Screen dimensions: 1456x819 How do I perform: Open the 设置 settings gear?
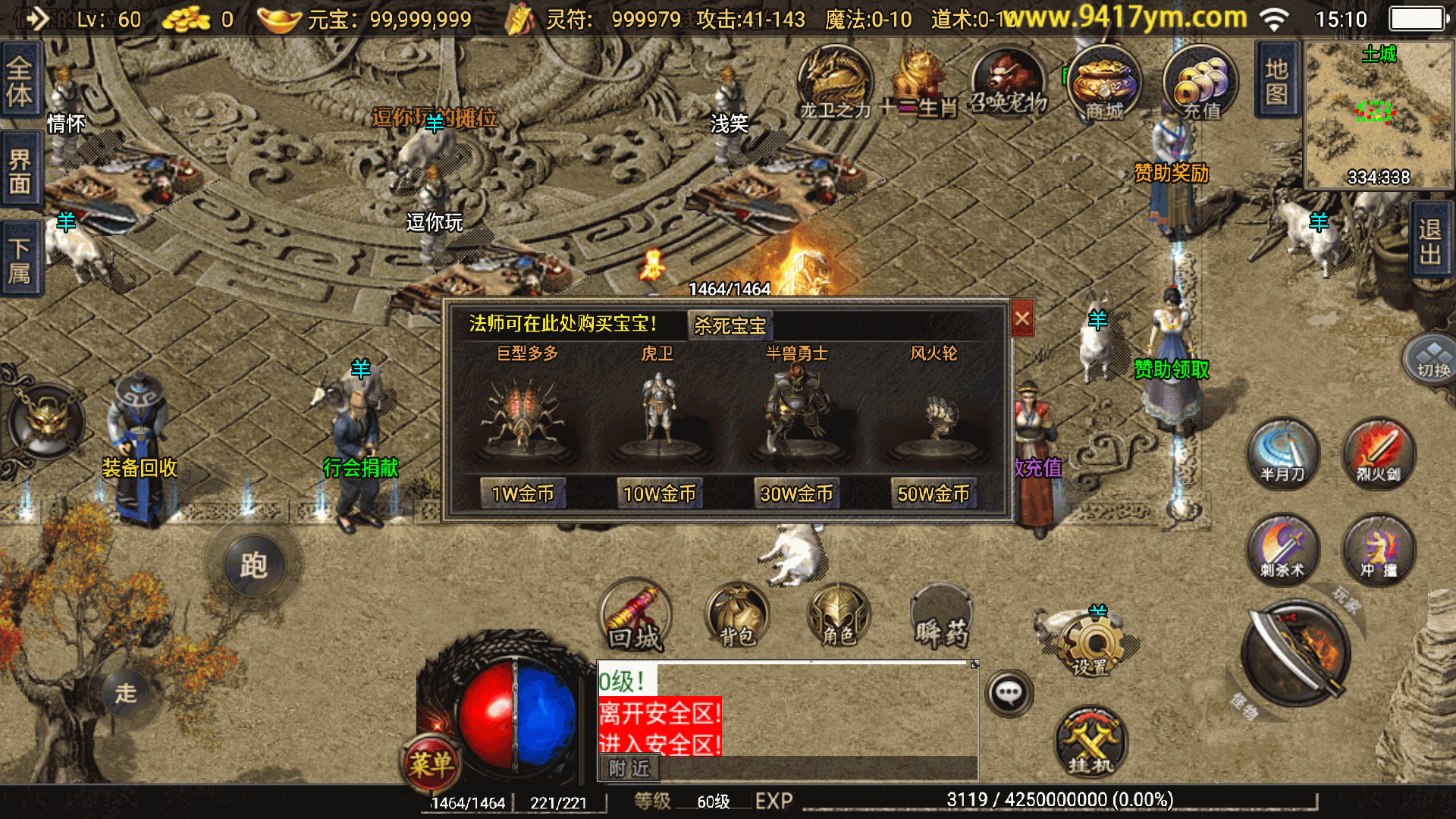click(x=1090, y=645)
